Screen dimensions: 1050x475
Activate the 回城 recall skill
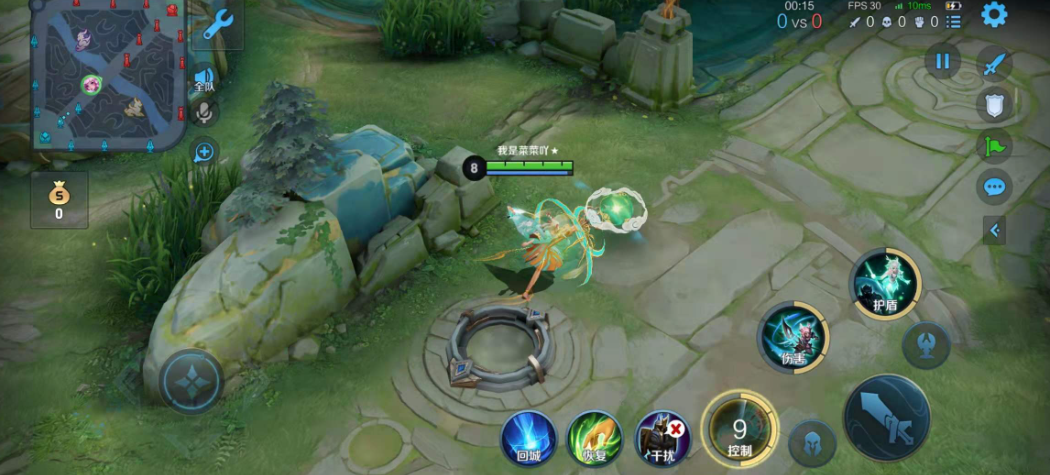click(x=528, y=438)
